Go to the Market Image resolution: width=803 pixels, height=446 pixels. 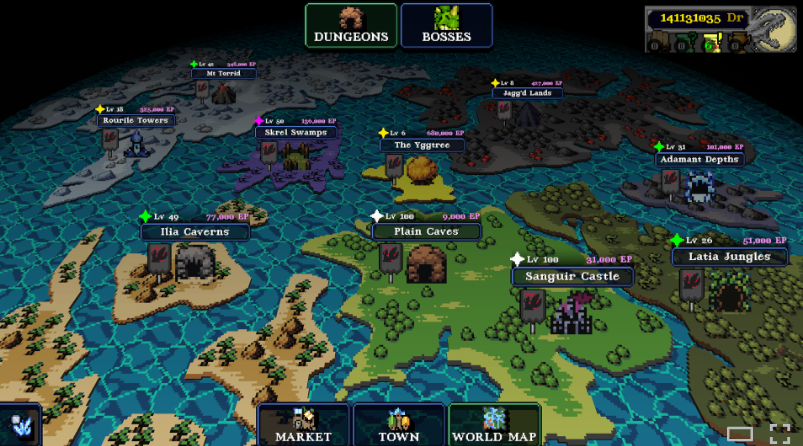pos(303,425)
